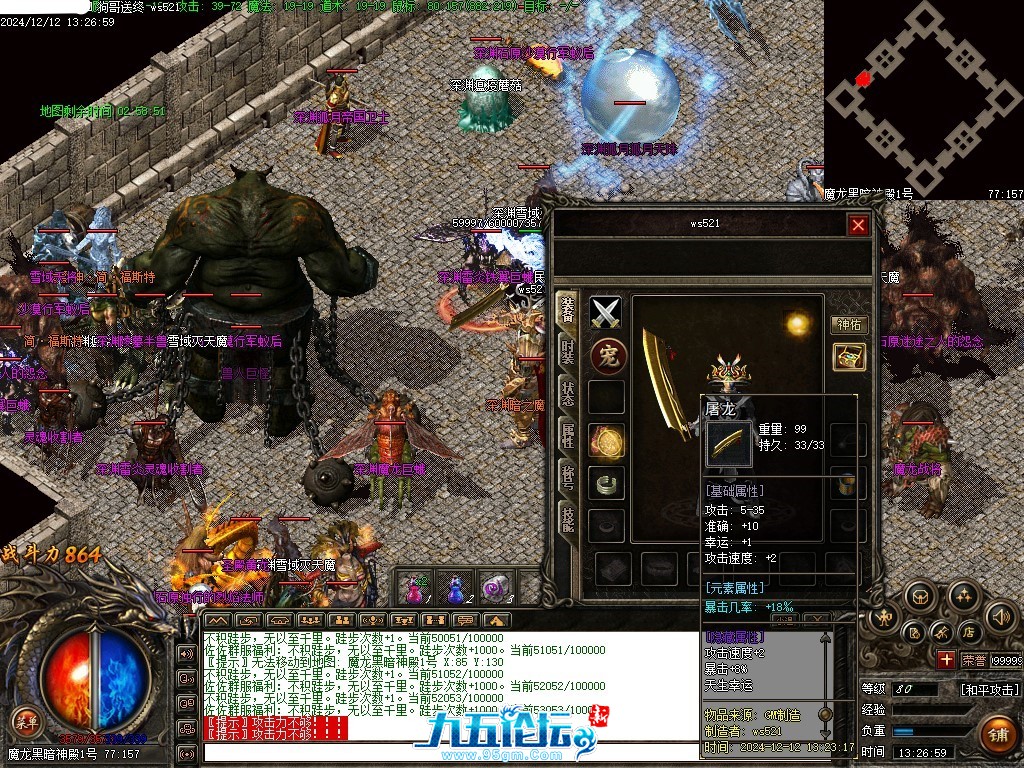Open the 技能 skills tab

(567, 516)
